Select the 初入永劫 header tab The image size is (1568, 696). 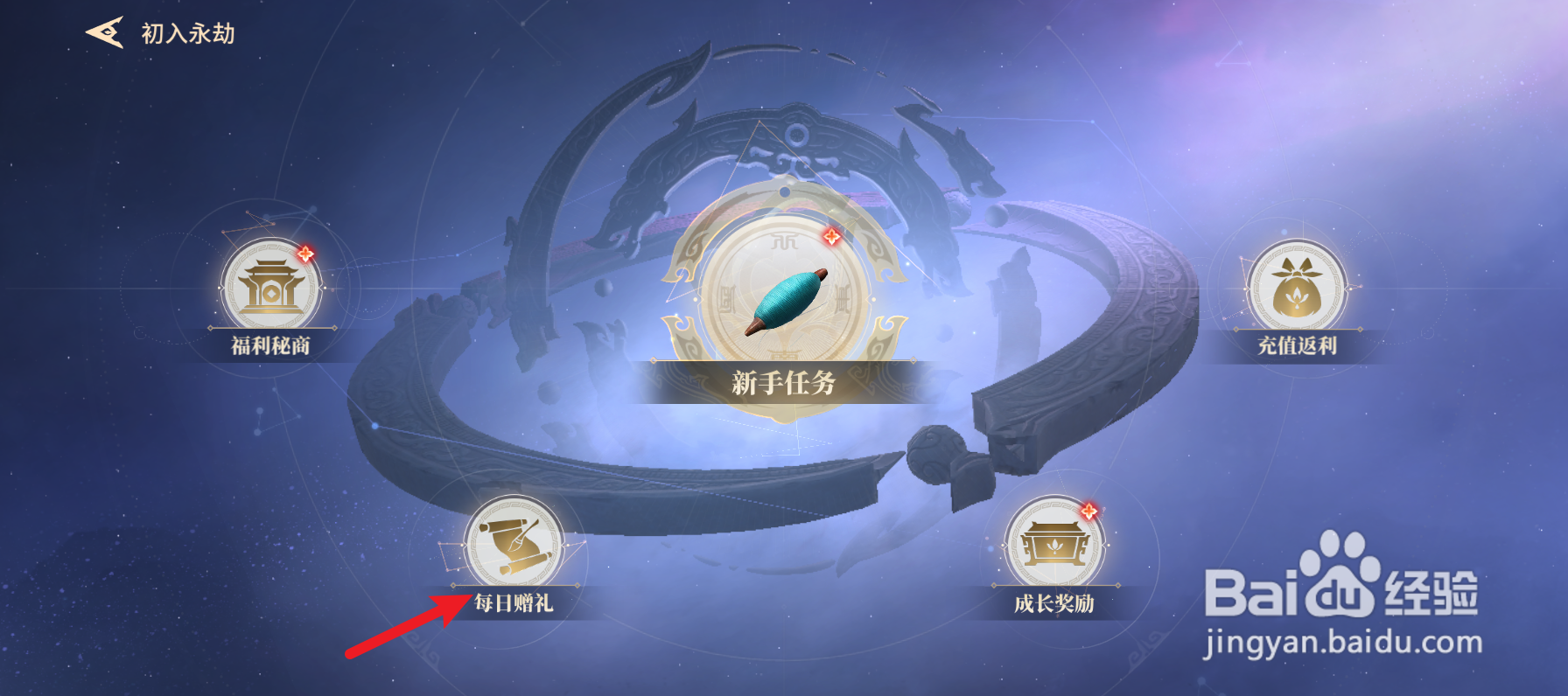[189, 32]
